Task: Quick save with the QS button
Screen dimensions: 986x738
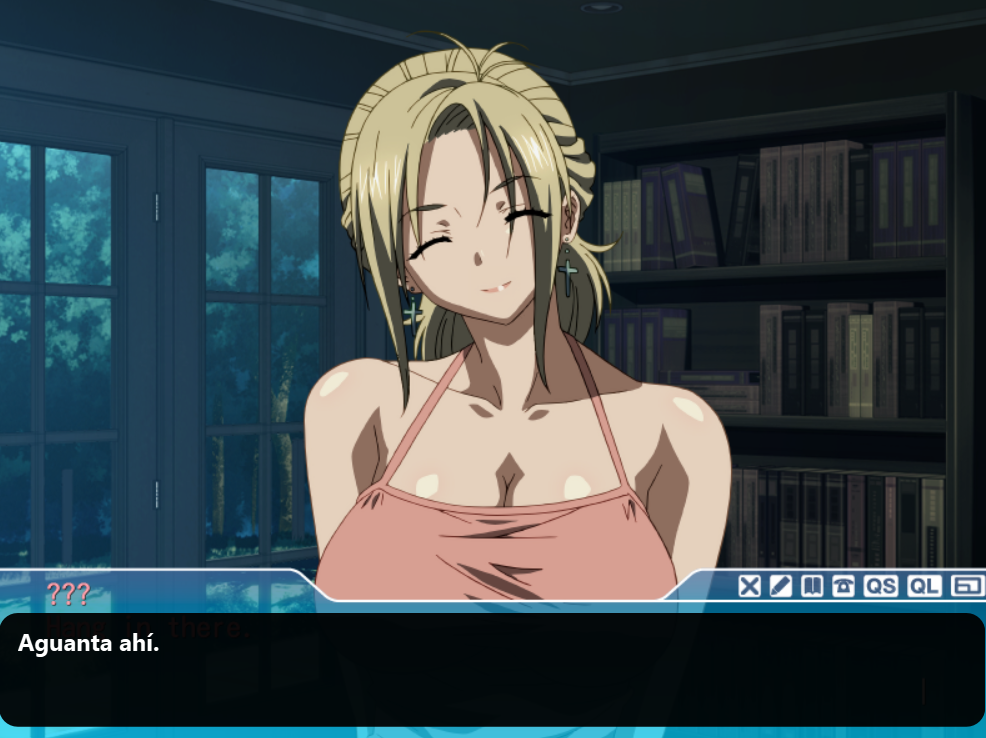Action: (x=881, y=586)
